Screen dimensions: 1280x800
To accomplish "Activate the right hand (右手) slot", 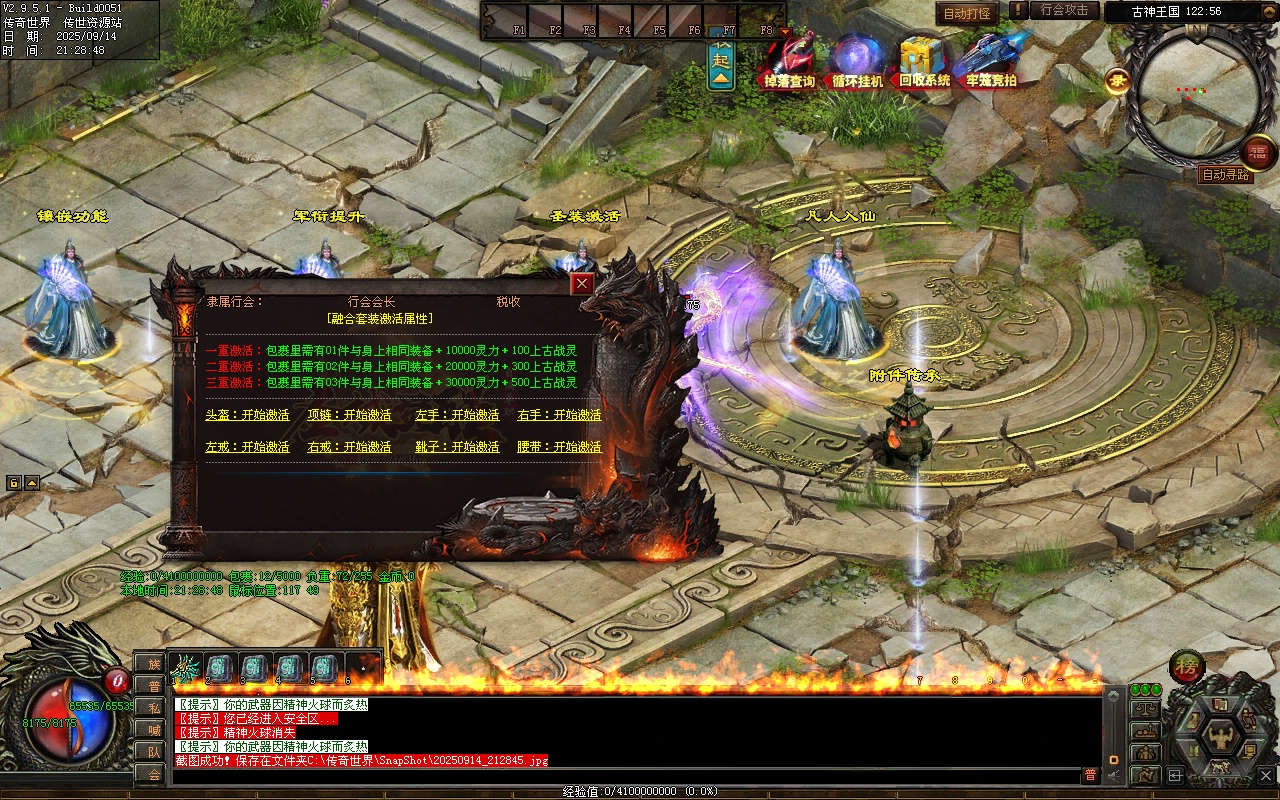I will pyautogui.click(x=559, y=415).
